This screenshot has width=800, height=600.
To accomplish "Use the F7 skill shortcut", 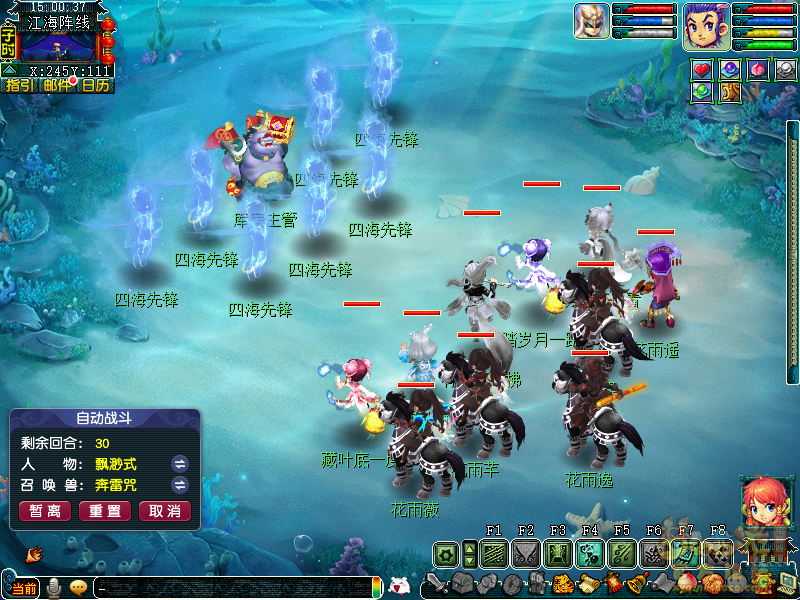I will tap(686, 553).
